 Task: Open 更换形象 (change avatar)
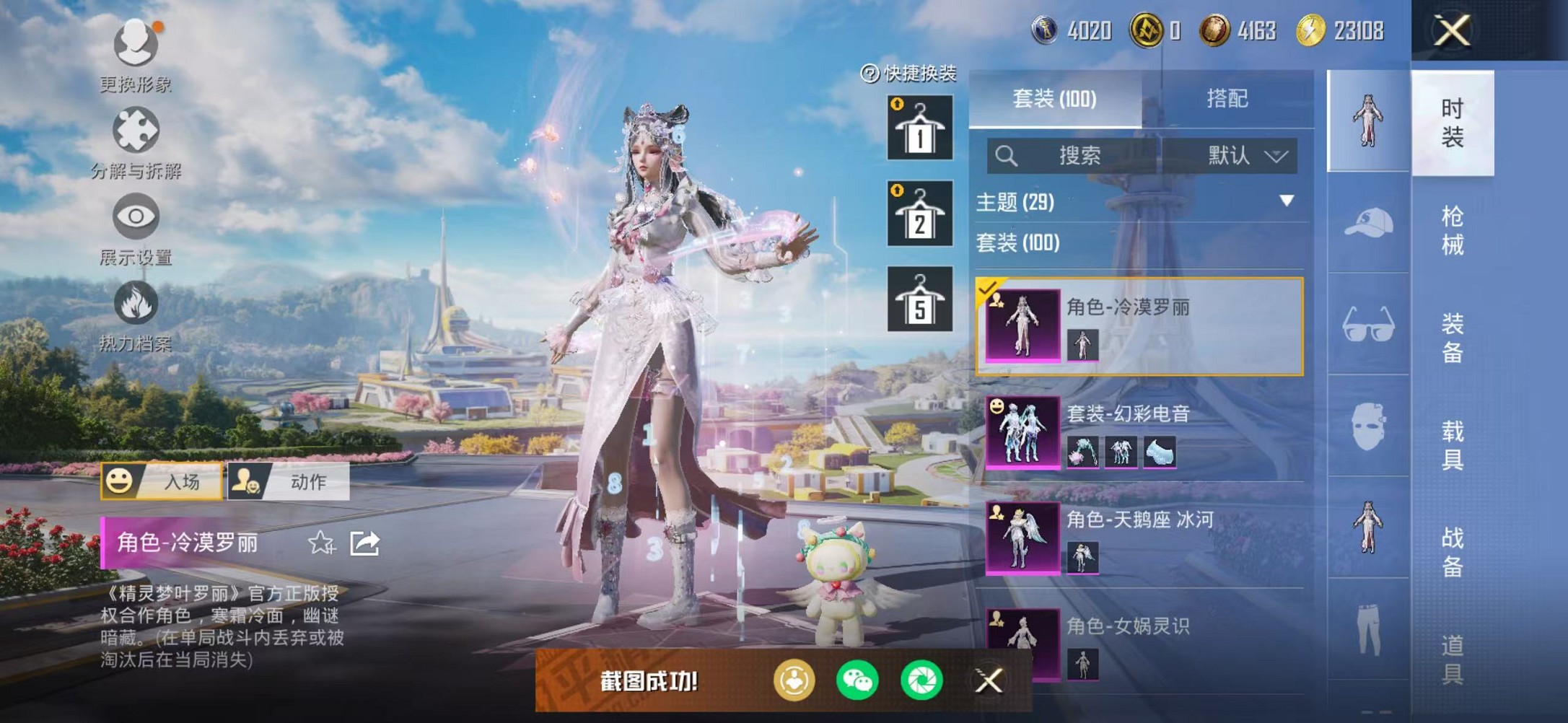136,56
